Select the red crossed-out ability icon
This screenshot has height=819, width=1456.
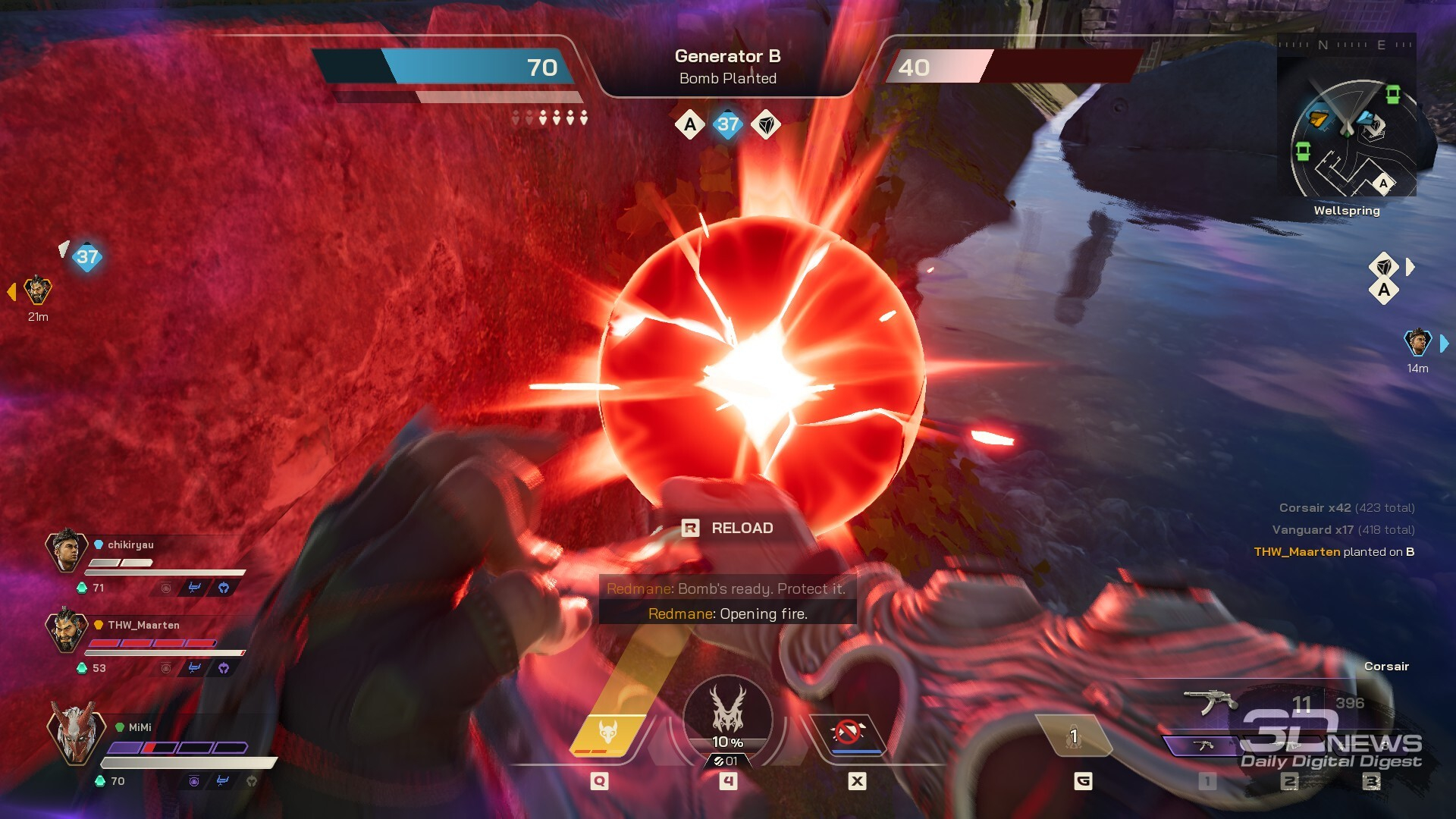pos(848,733)
